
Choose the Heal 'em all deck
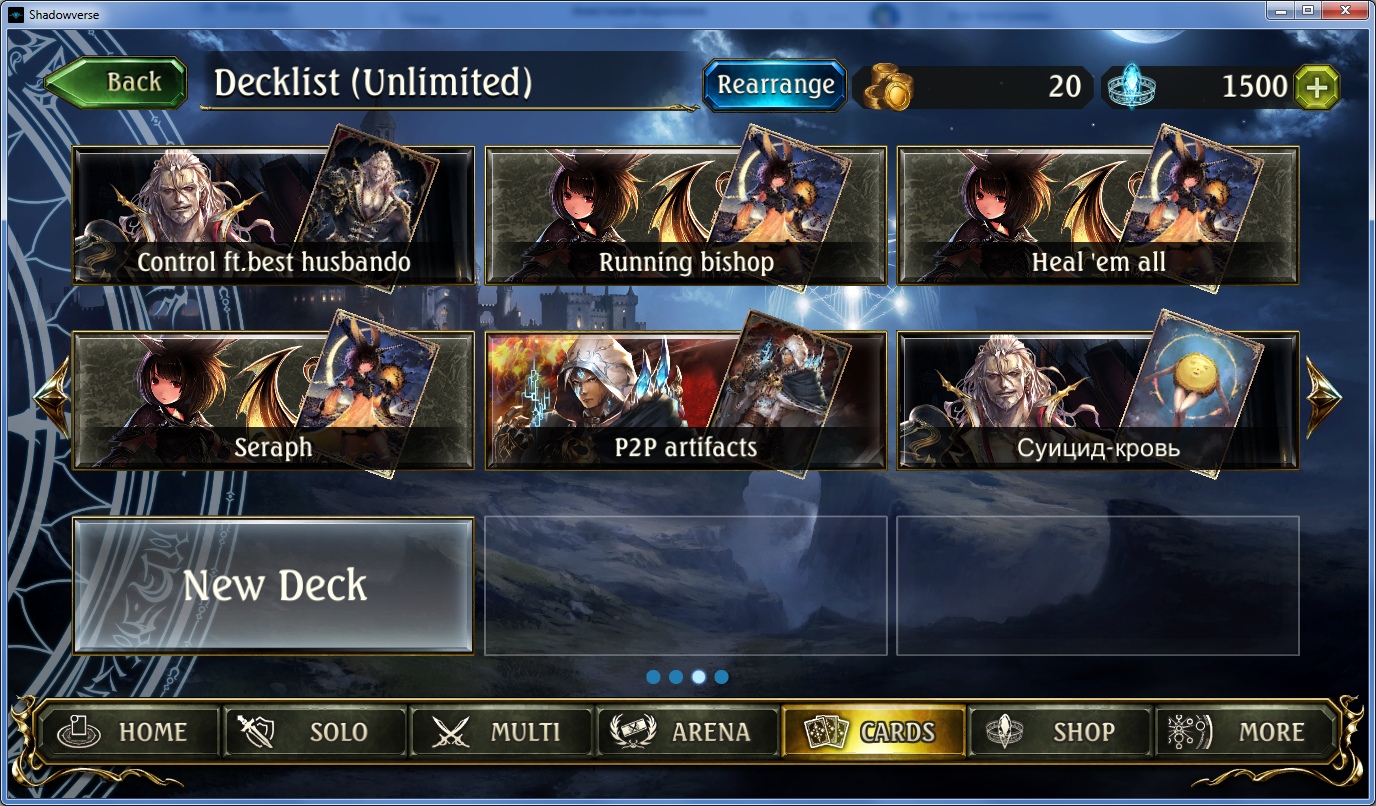(x=1097, y=217)
